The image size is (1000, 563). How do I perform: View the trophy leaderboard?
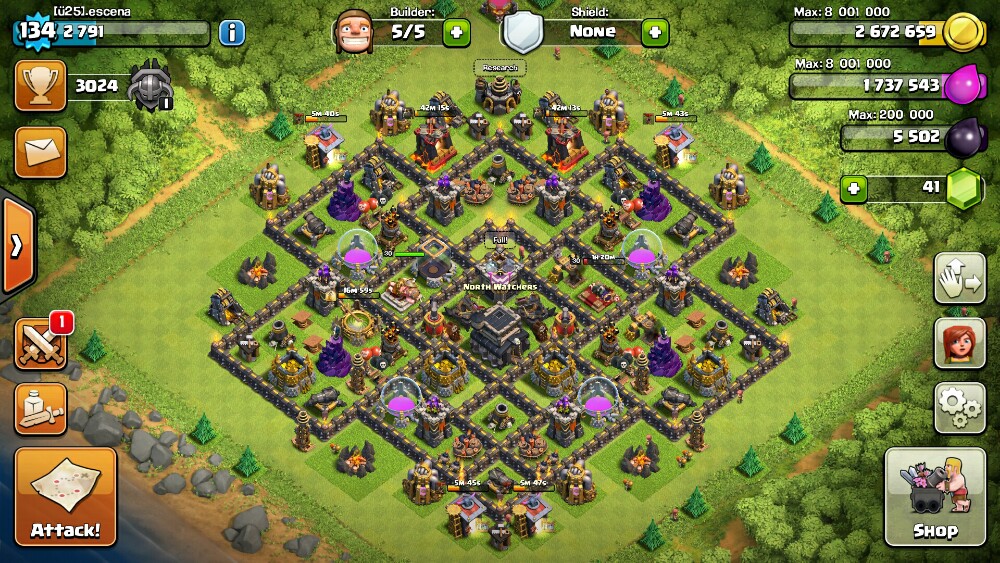click(40, 85)
